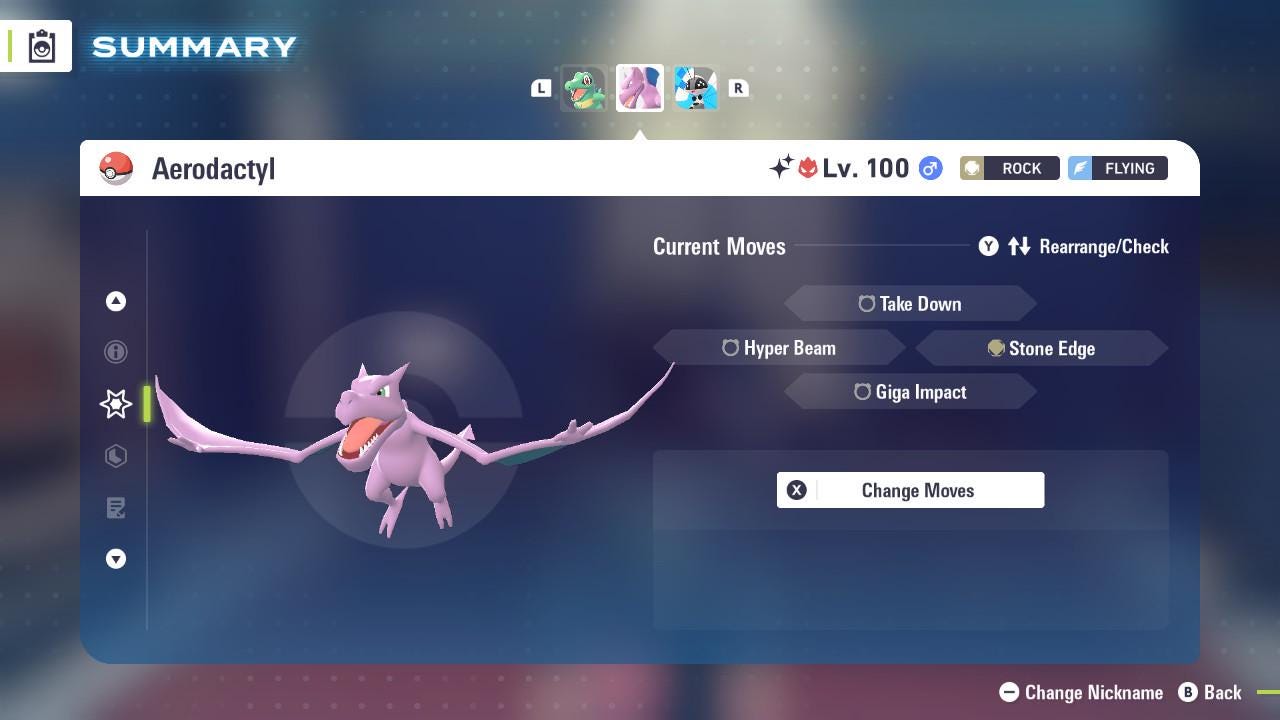Click the male gender symbol next to Lv. 100
The image size is (1280, 720).
point(928,168)
